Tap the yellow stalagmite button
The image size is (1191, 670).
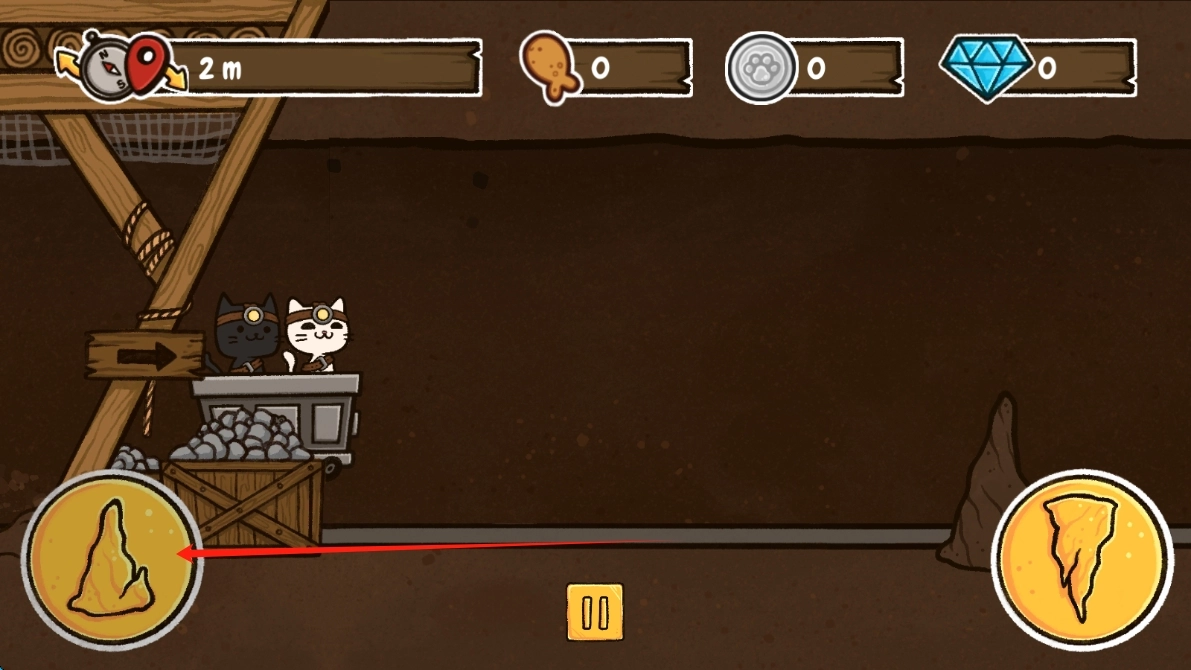[x=110, y=559]
